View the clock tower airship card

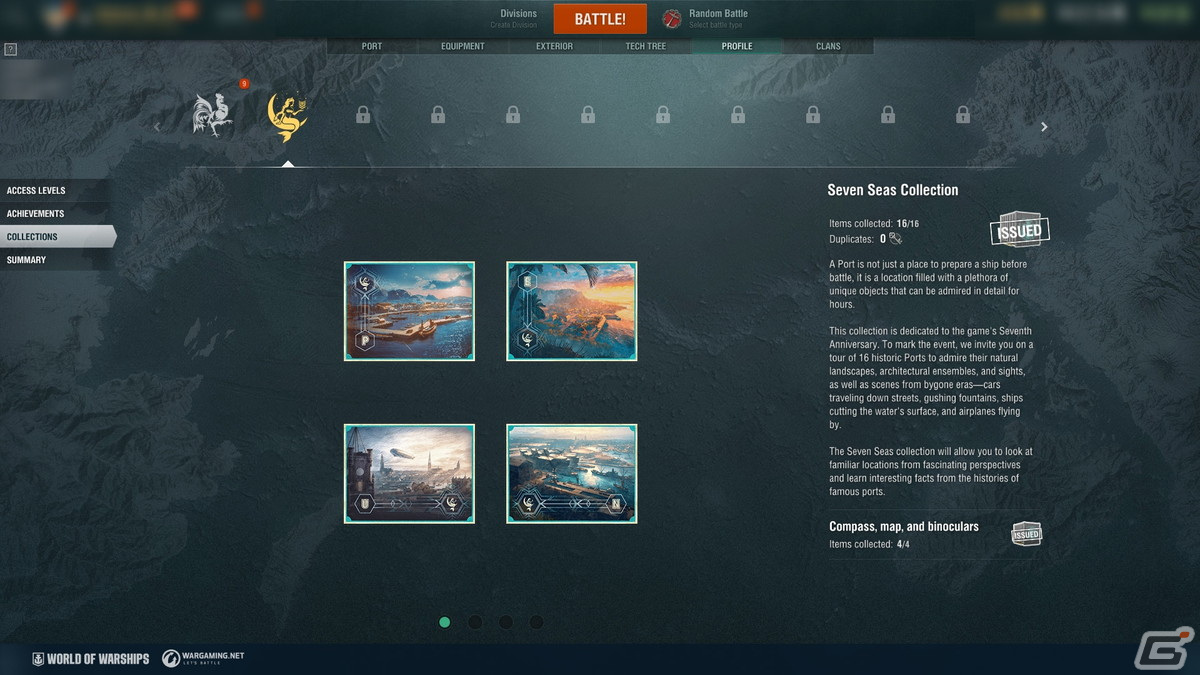409,474
